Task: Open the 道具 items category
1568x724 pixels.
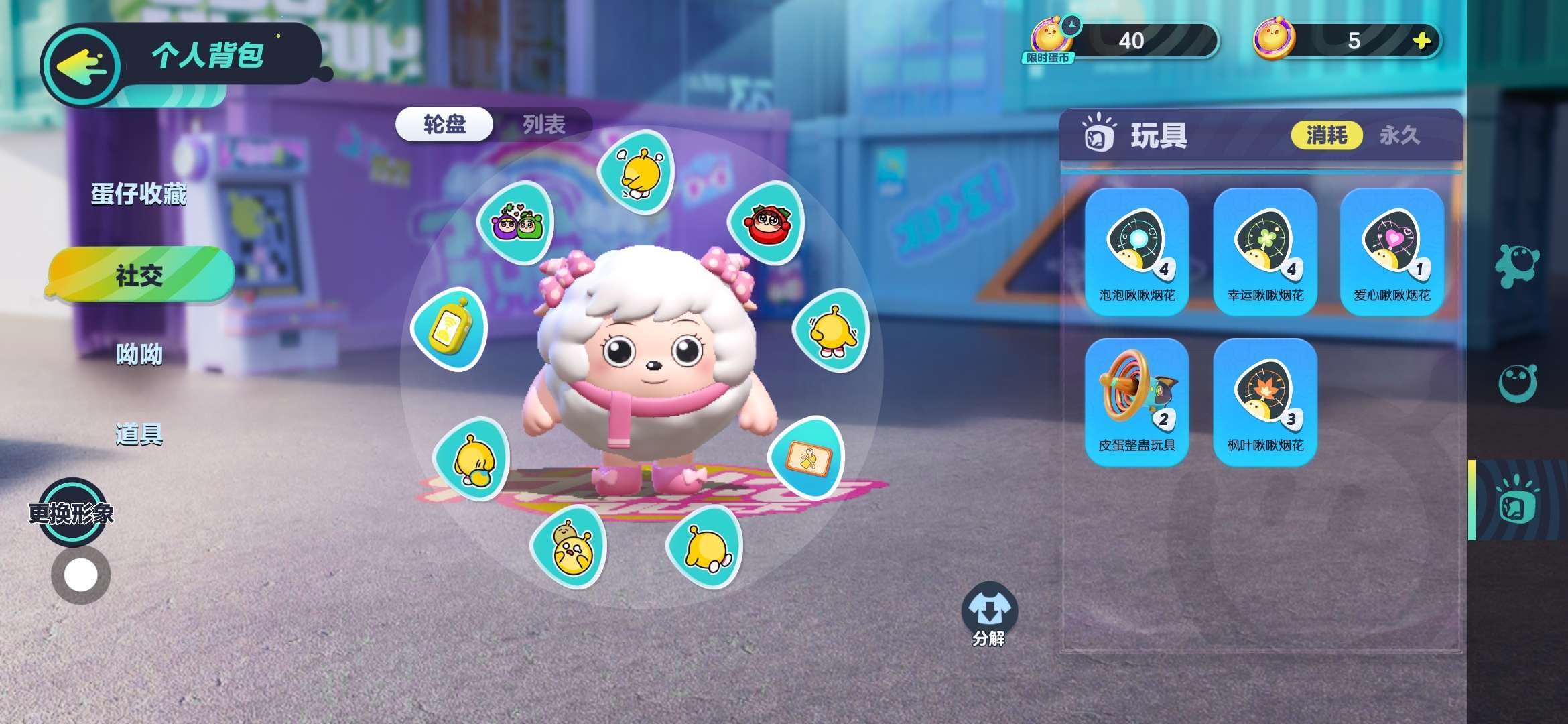Action: pyautogui.click(x=139, y=434)
